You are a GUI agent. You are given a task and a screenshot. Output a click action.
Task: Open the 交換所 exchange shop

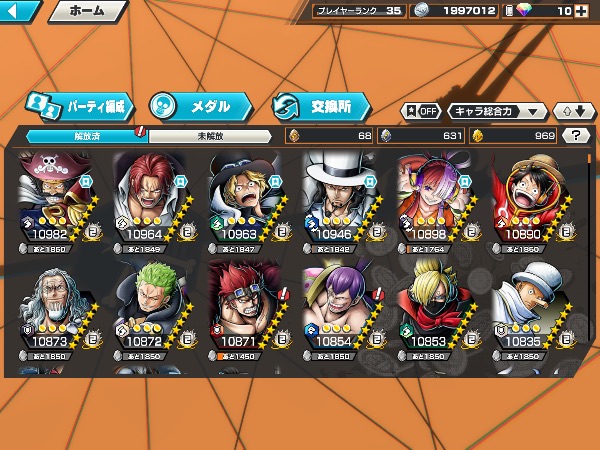(x=320, y=105)
